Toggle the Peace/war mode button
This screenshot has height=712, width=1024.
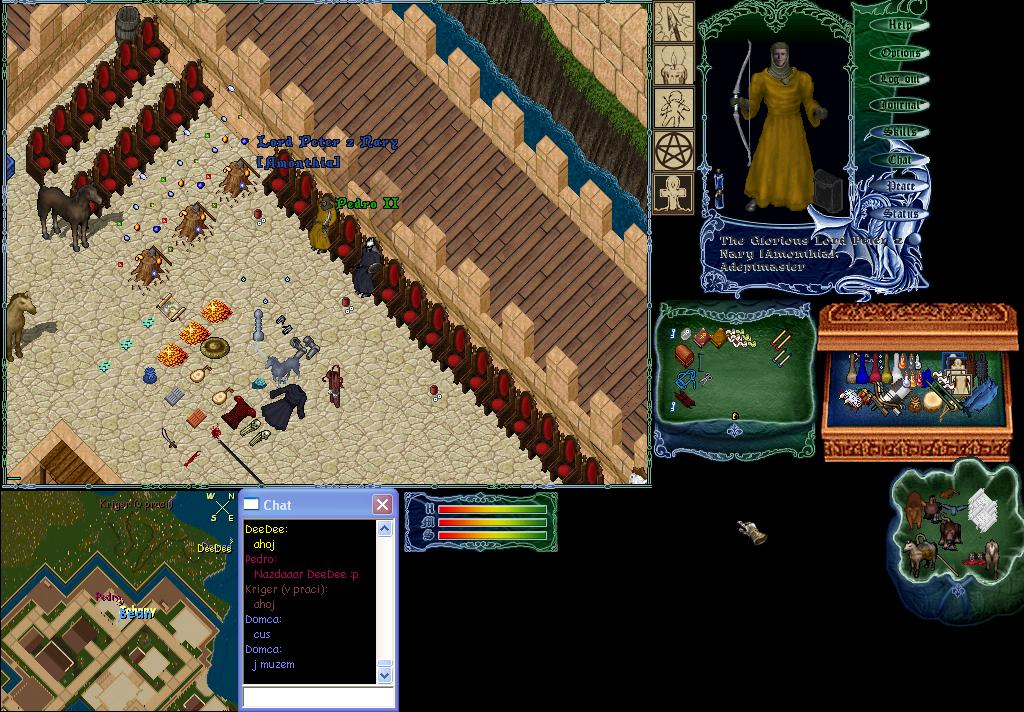click(x=899, y=186)
